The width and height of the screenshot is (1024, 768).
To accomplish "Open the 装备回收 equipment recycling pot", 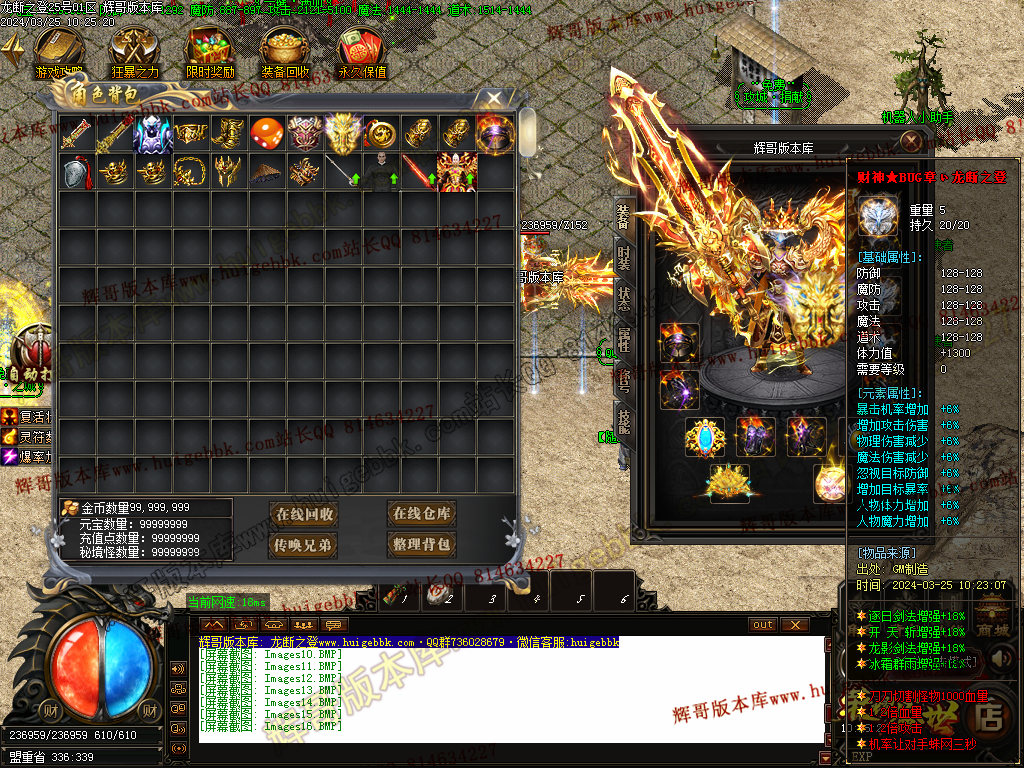I will 285,52.
